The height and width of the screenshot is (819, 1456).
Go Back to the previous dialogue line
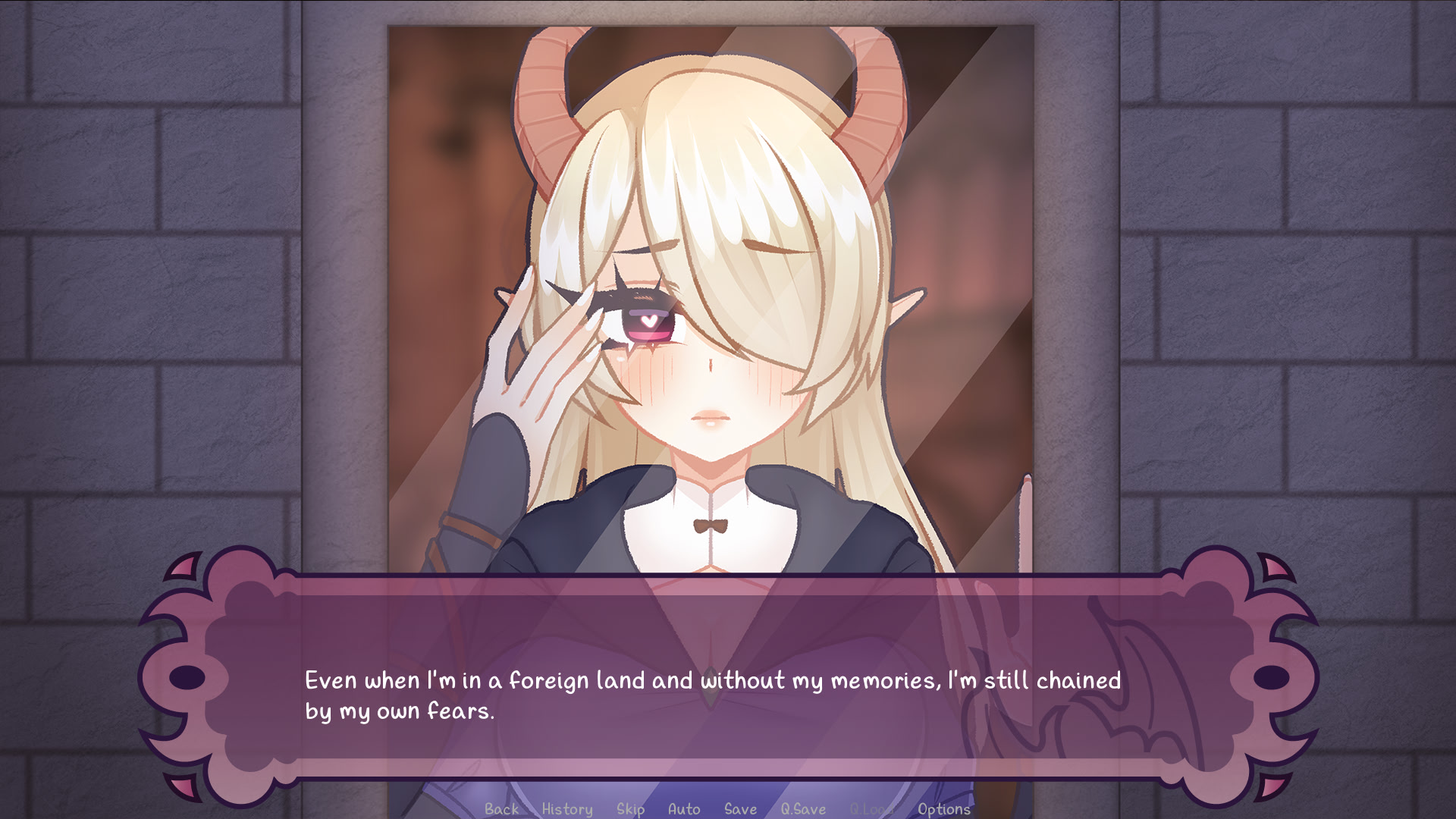[500, 809]
